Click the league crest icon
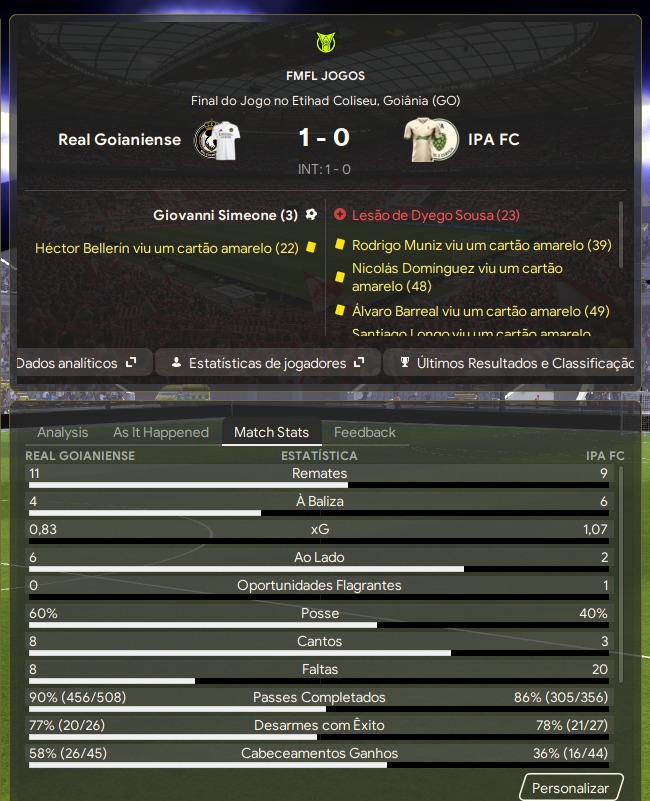The height and width of the screenshot is (801, 650). pos(325,43)
